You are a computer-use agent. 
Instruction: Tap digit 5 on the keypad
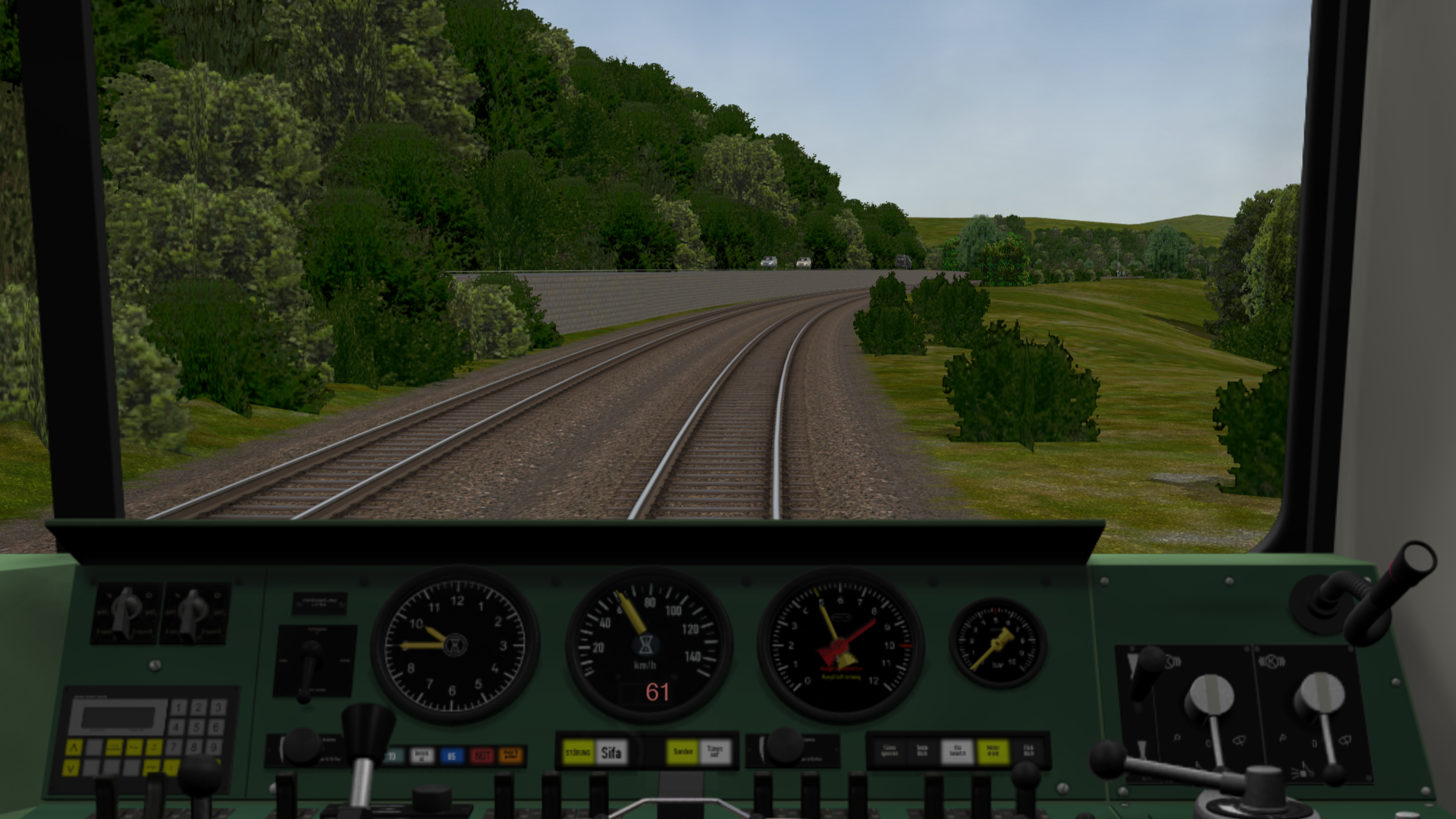click(x=198, y=727)
